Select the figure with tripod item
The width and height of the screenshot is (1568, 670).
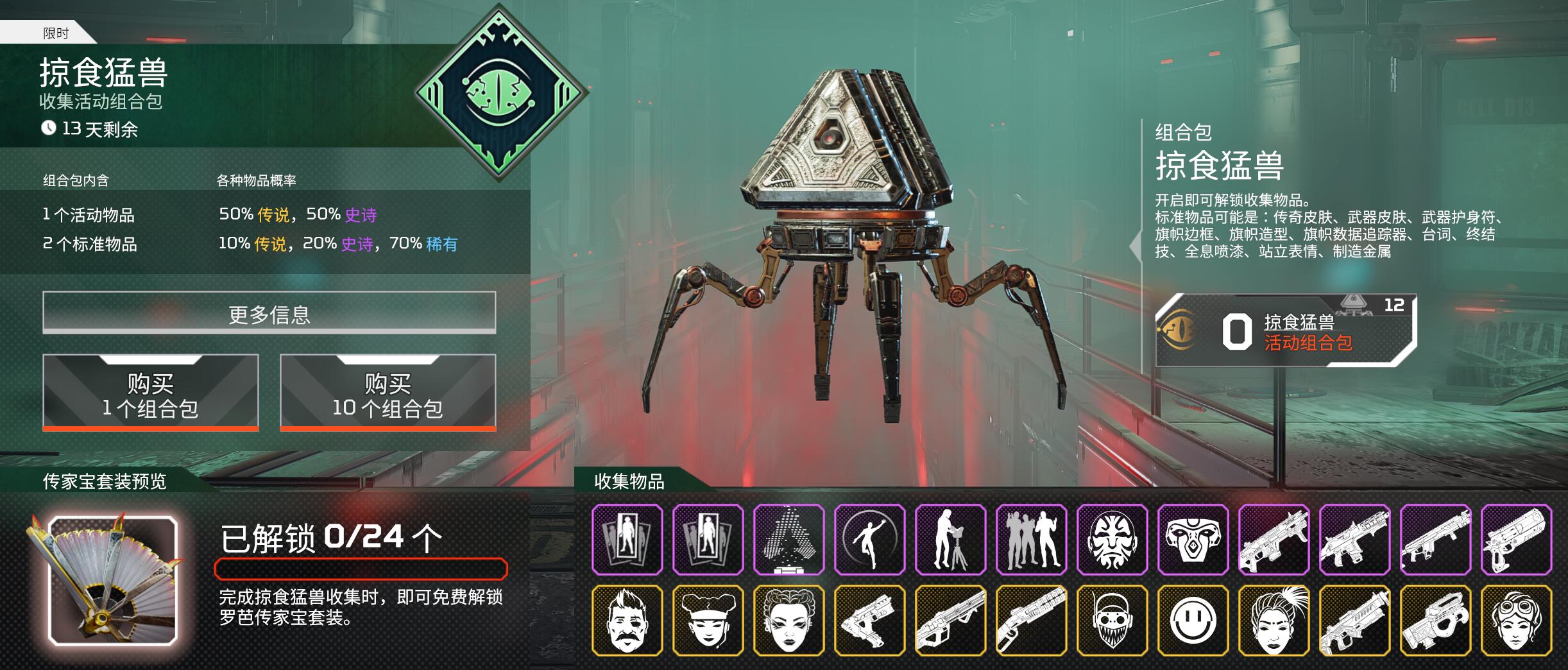pos(950,539)
